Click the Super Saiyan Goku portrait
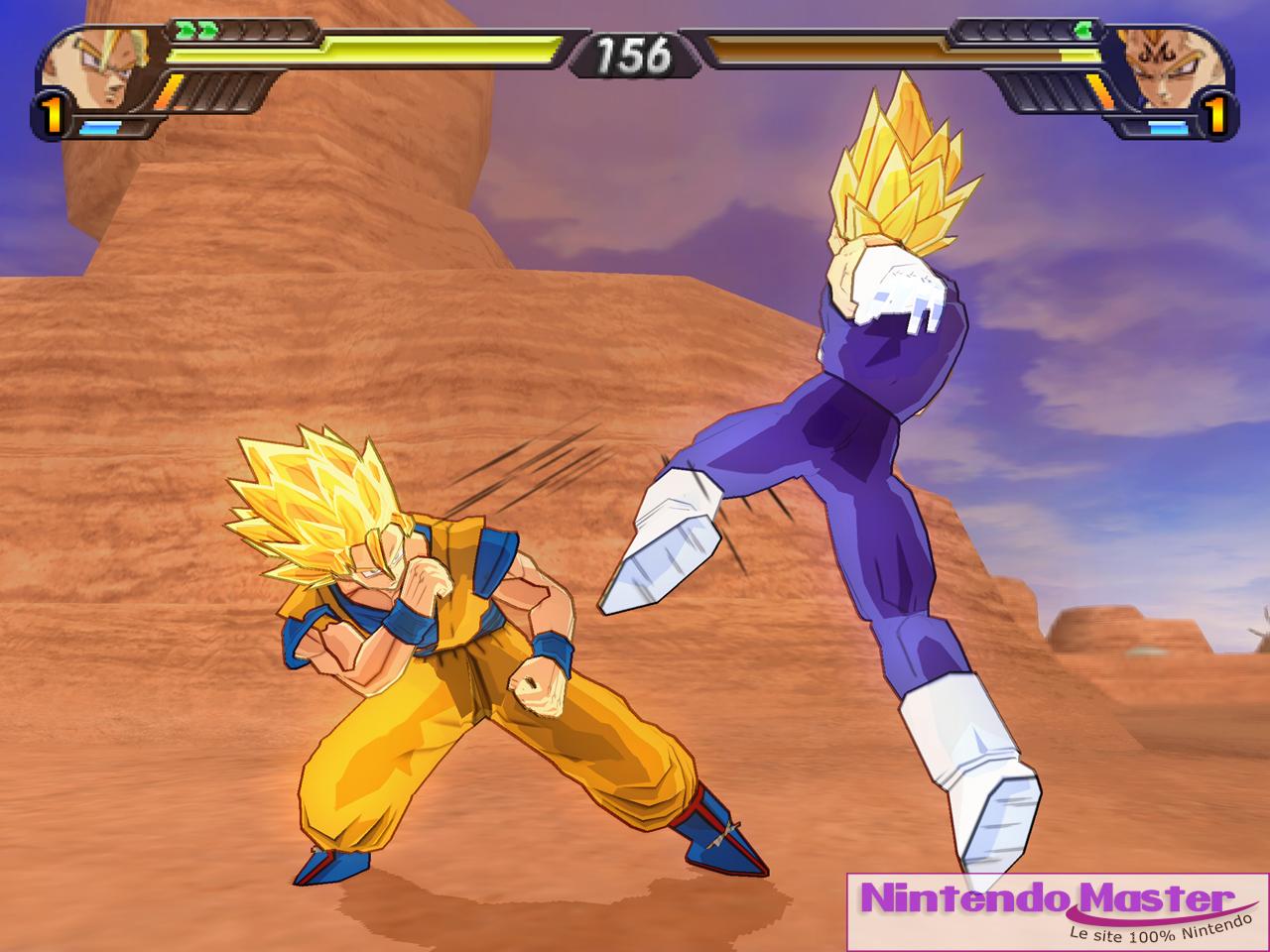The image size is (1270, 952). pos(97,67)
